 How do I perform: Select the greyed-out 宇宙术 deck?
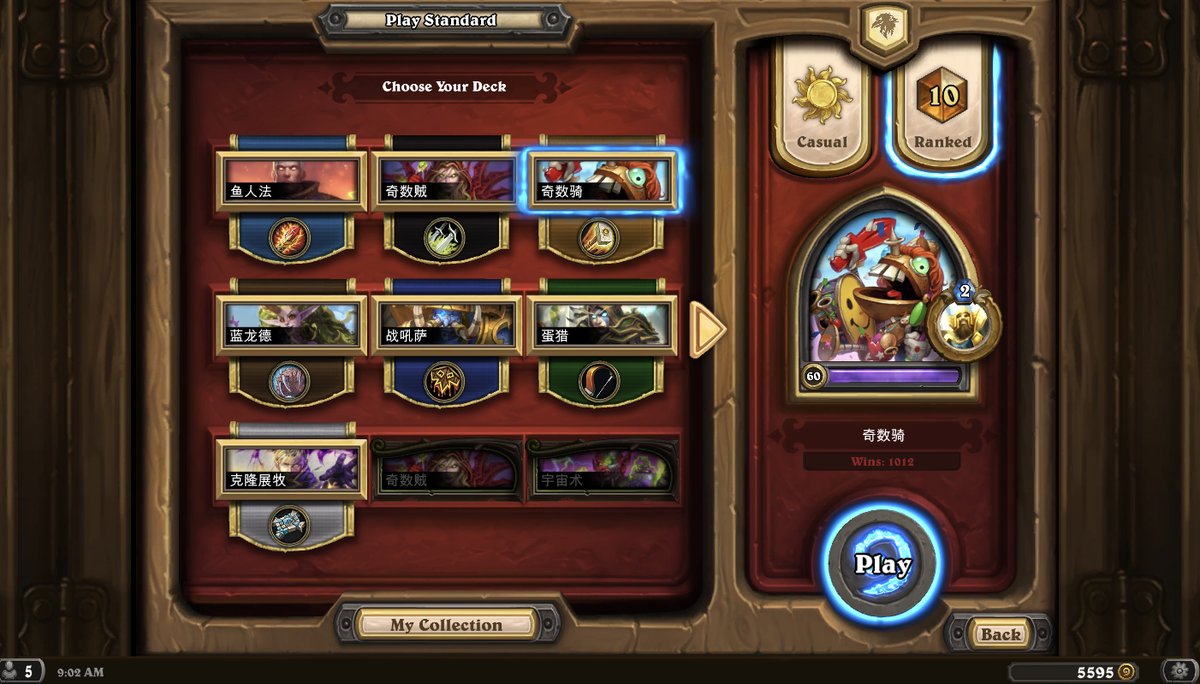click(x=601, y=470)
